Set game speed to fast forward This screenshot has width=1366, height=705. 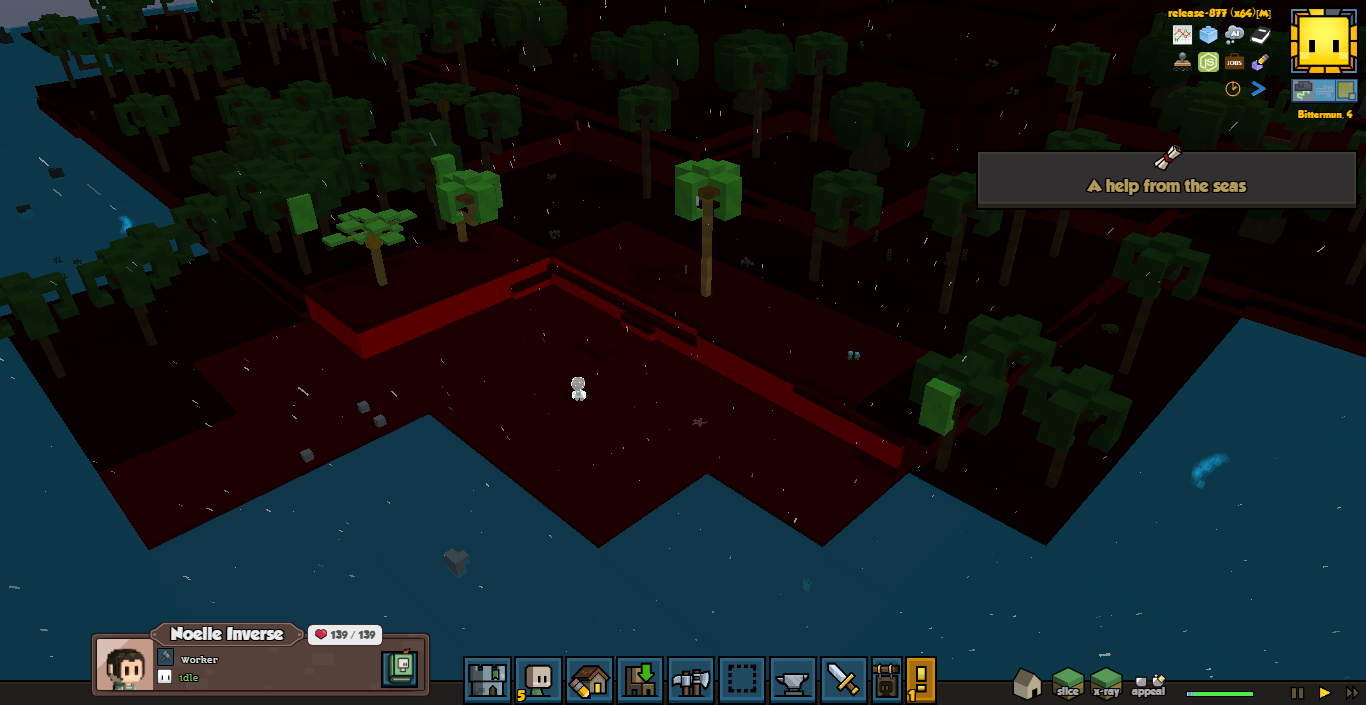tap(1352, 692)
